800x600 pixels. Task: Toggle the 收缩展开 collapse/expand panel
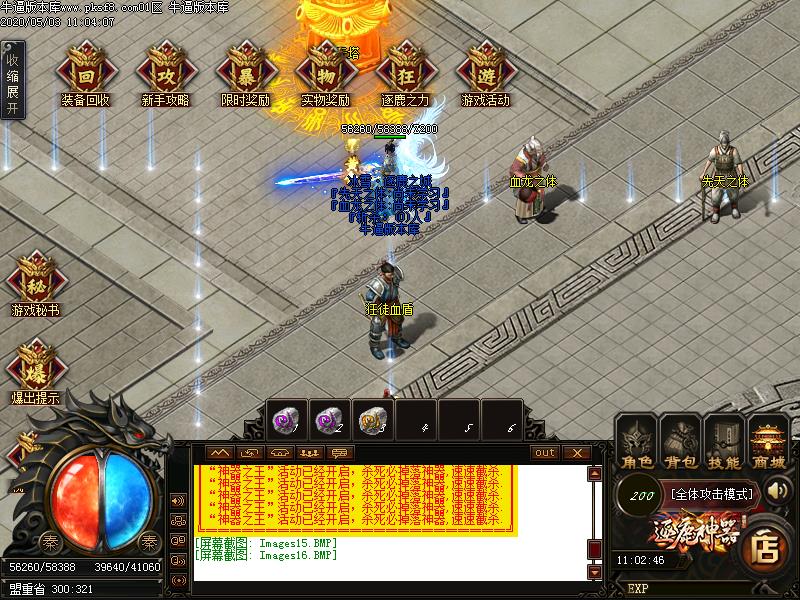12,79
